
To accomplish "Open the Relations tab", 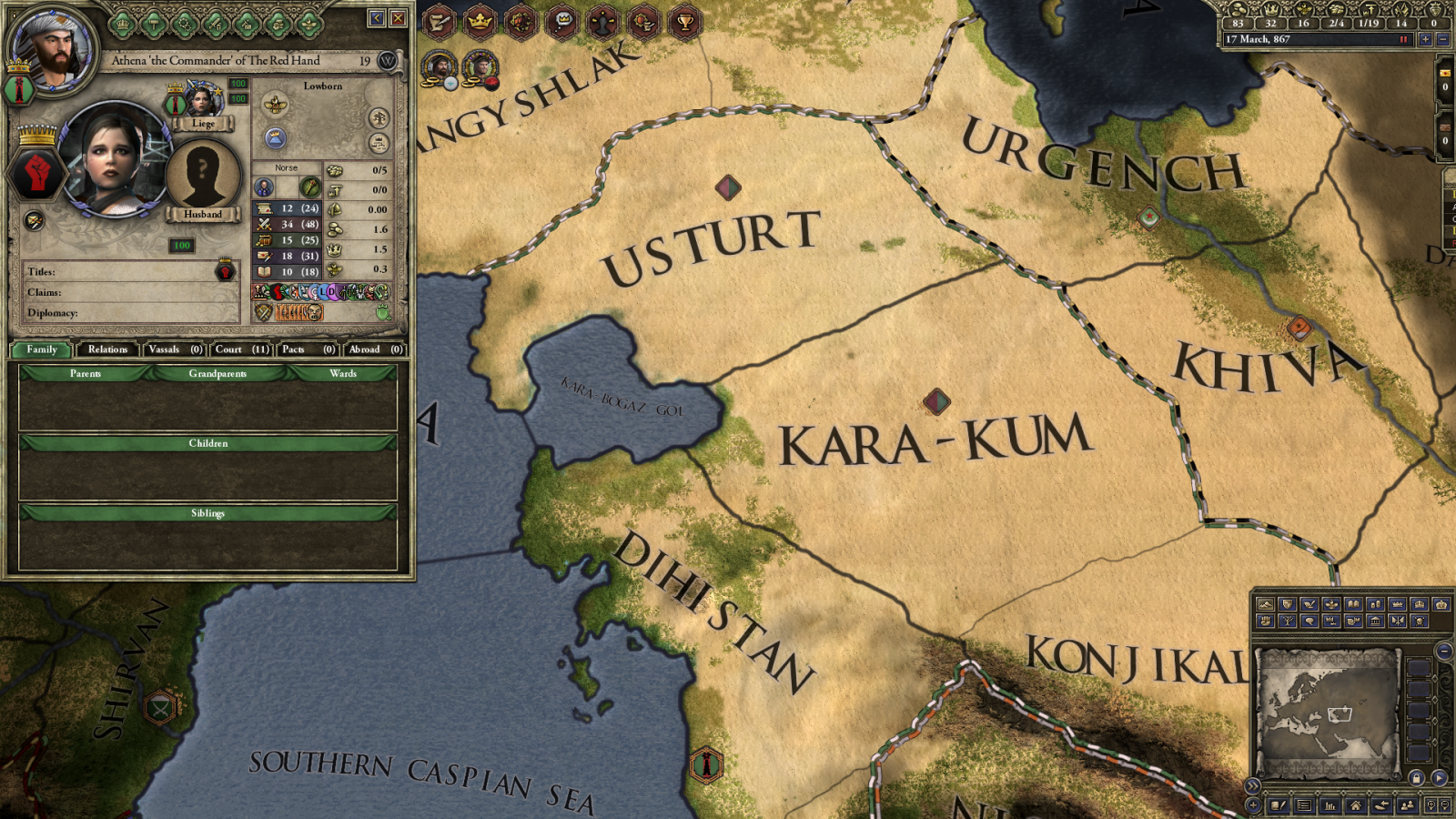I will click(107, 349).
